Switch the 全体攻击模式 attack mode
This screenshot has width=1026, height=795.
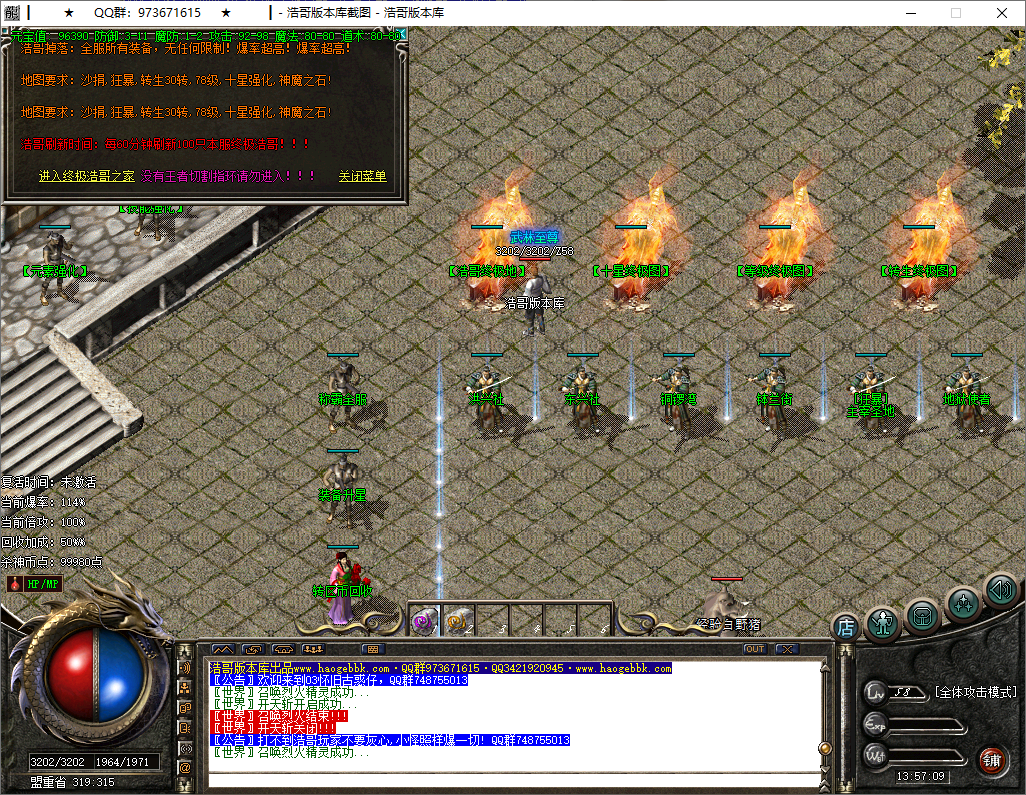[x=974, y=691]
